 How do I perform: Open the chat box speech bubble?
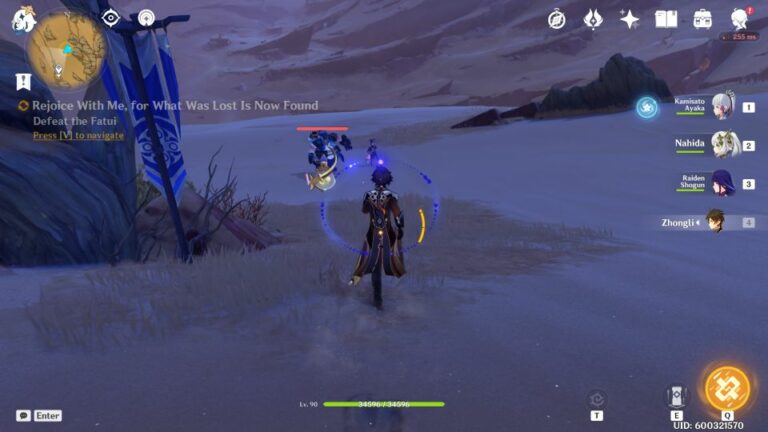[23, 415]
